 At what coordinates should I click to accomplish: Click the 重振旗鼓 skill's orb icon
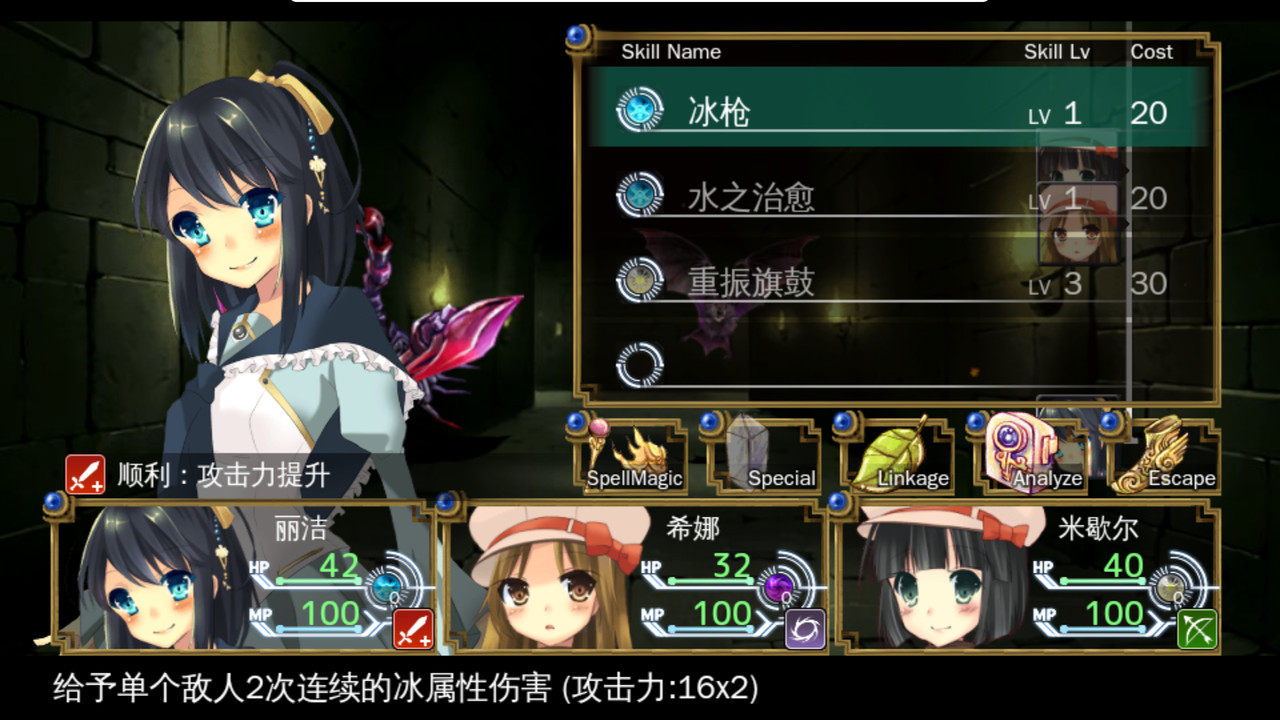pos(641,282)
